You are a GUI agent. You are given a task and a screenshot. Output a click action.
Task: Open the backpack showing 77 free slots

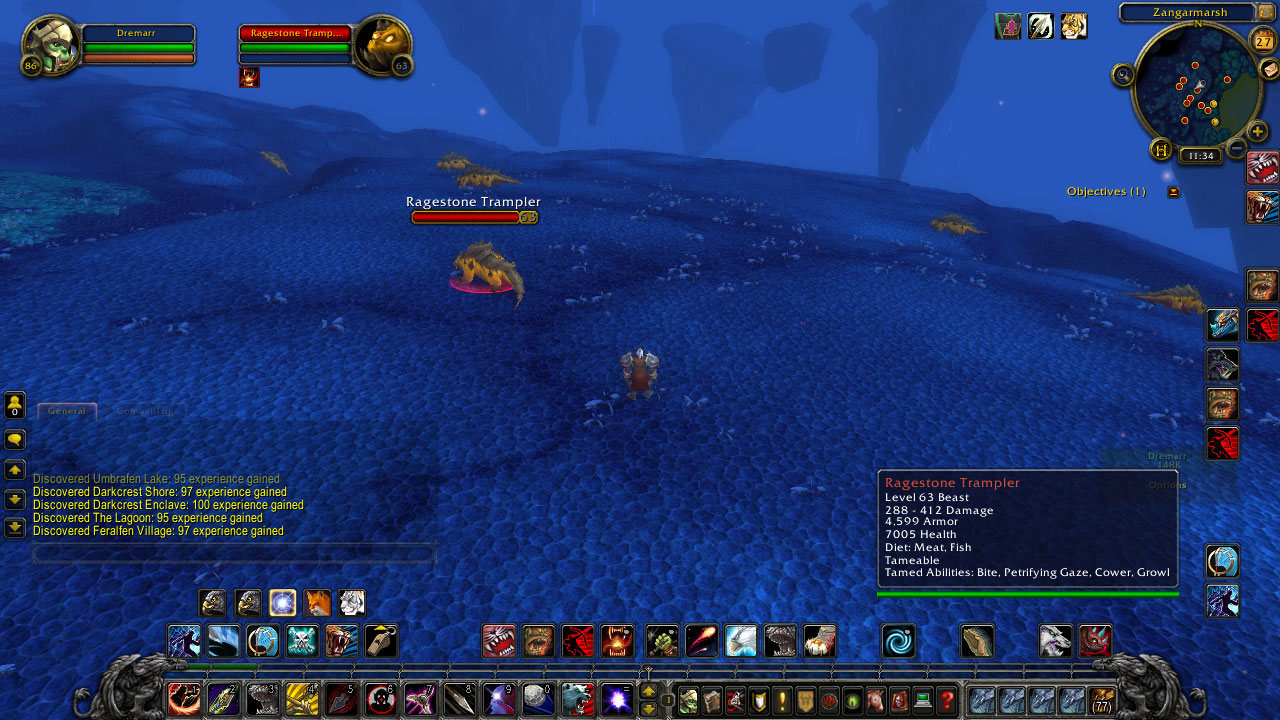1102,701
